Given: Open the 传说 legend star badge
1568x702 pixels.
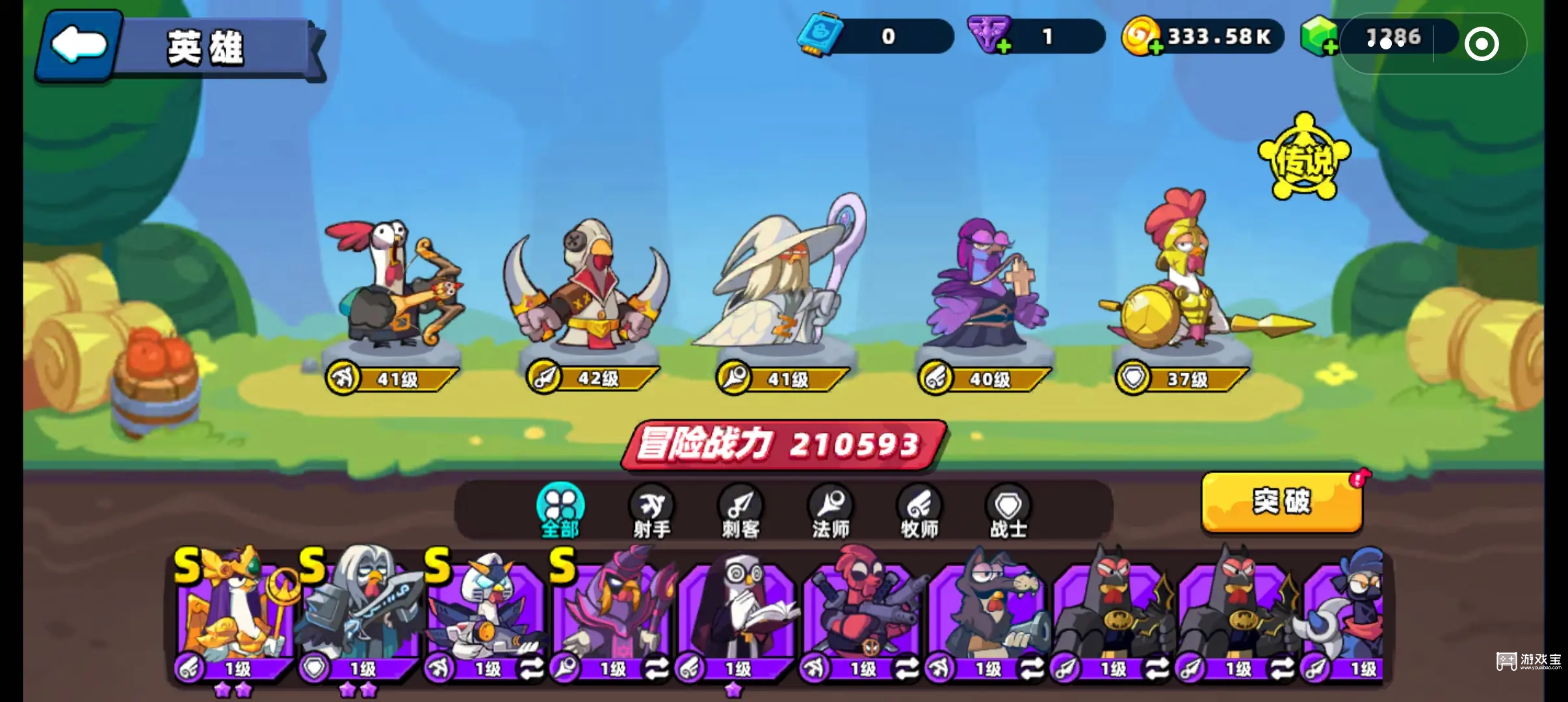Looking at the screenshot, I should (x=1304, y=159).
